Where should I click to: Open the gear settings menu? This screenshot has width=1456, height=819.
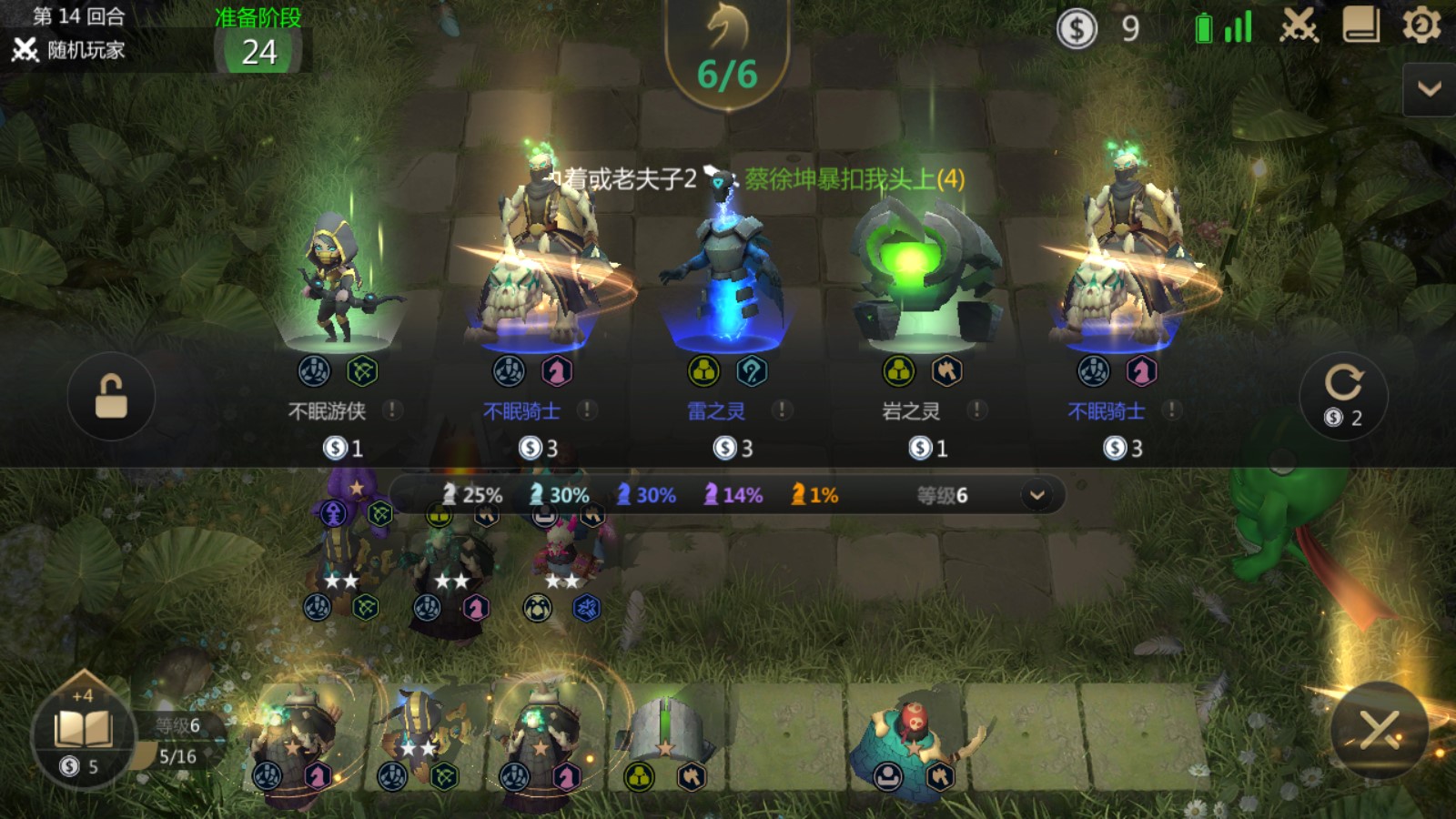[1421, 26]
